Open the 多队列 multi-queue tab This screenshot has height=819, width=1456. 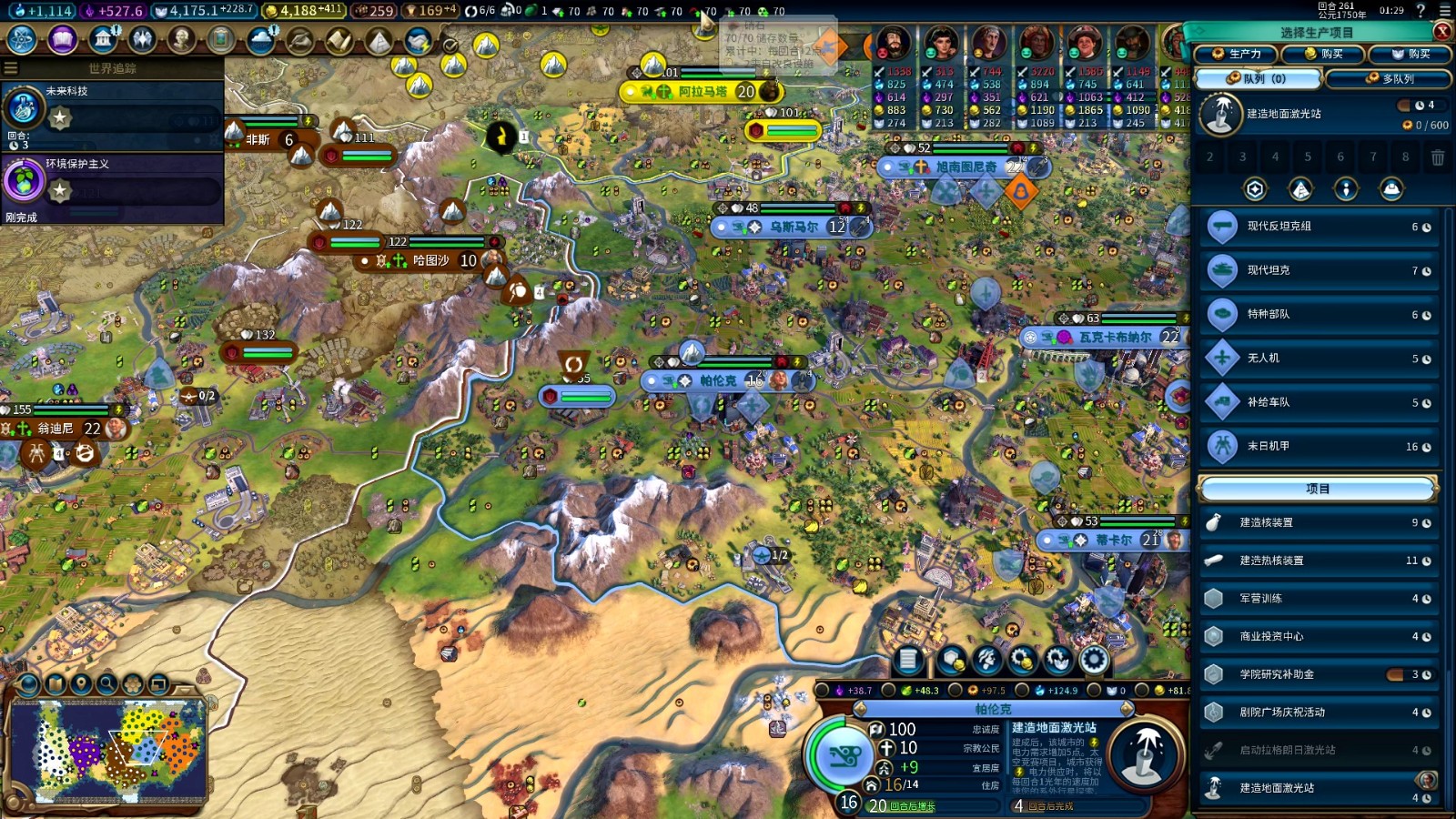click(x=1390, y=78)
